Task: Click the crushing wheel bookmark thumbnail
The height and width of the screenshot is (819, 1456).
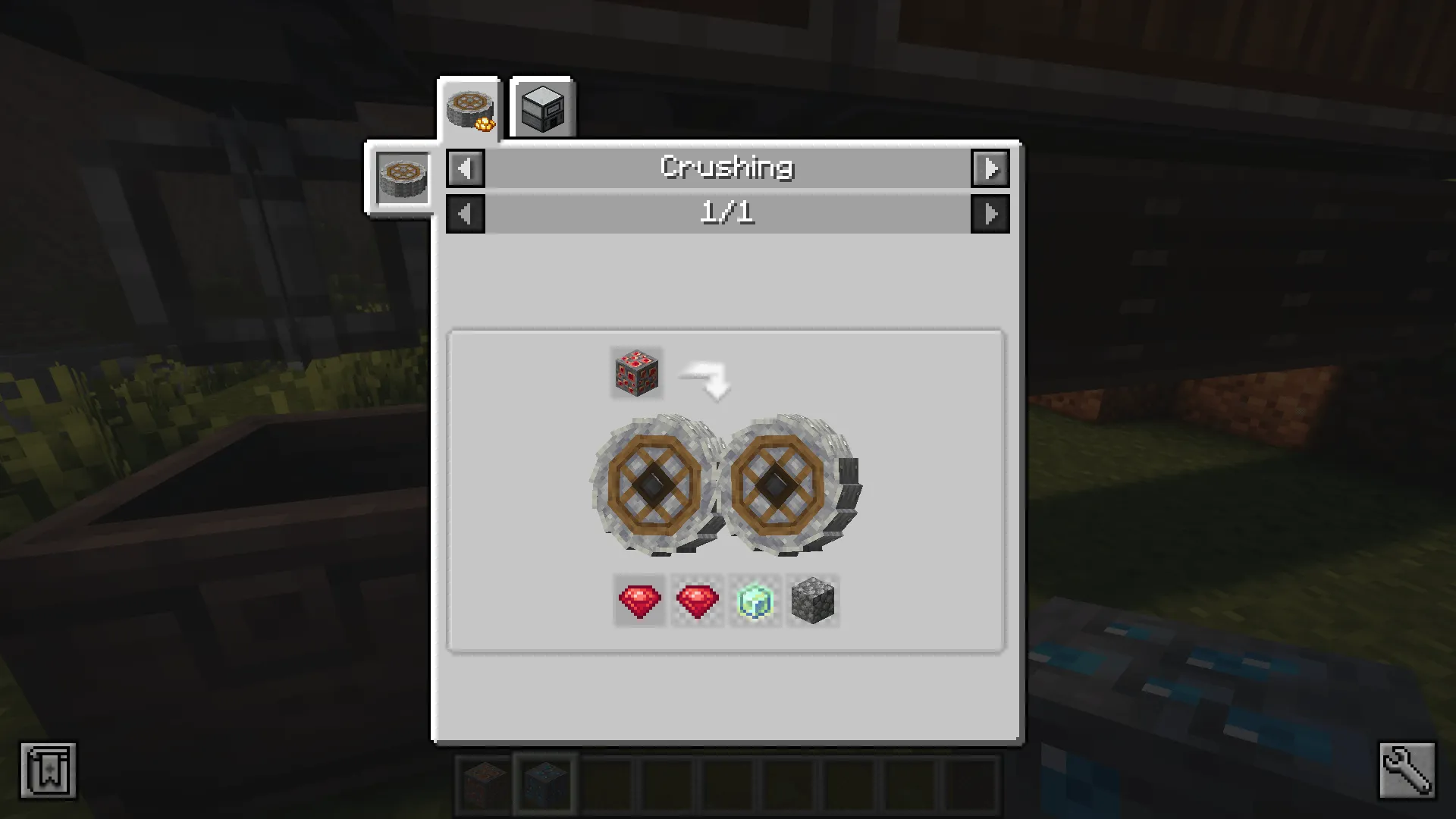Action: point(402,178)
